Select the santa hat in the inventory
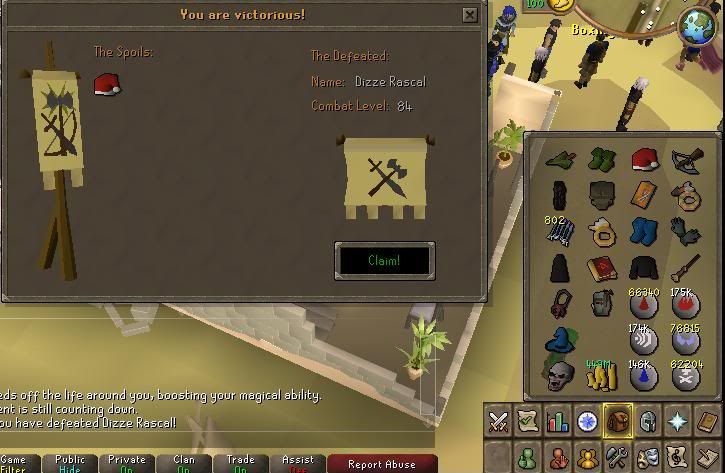 pyautogui.click(x=643, y=159)
